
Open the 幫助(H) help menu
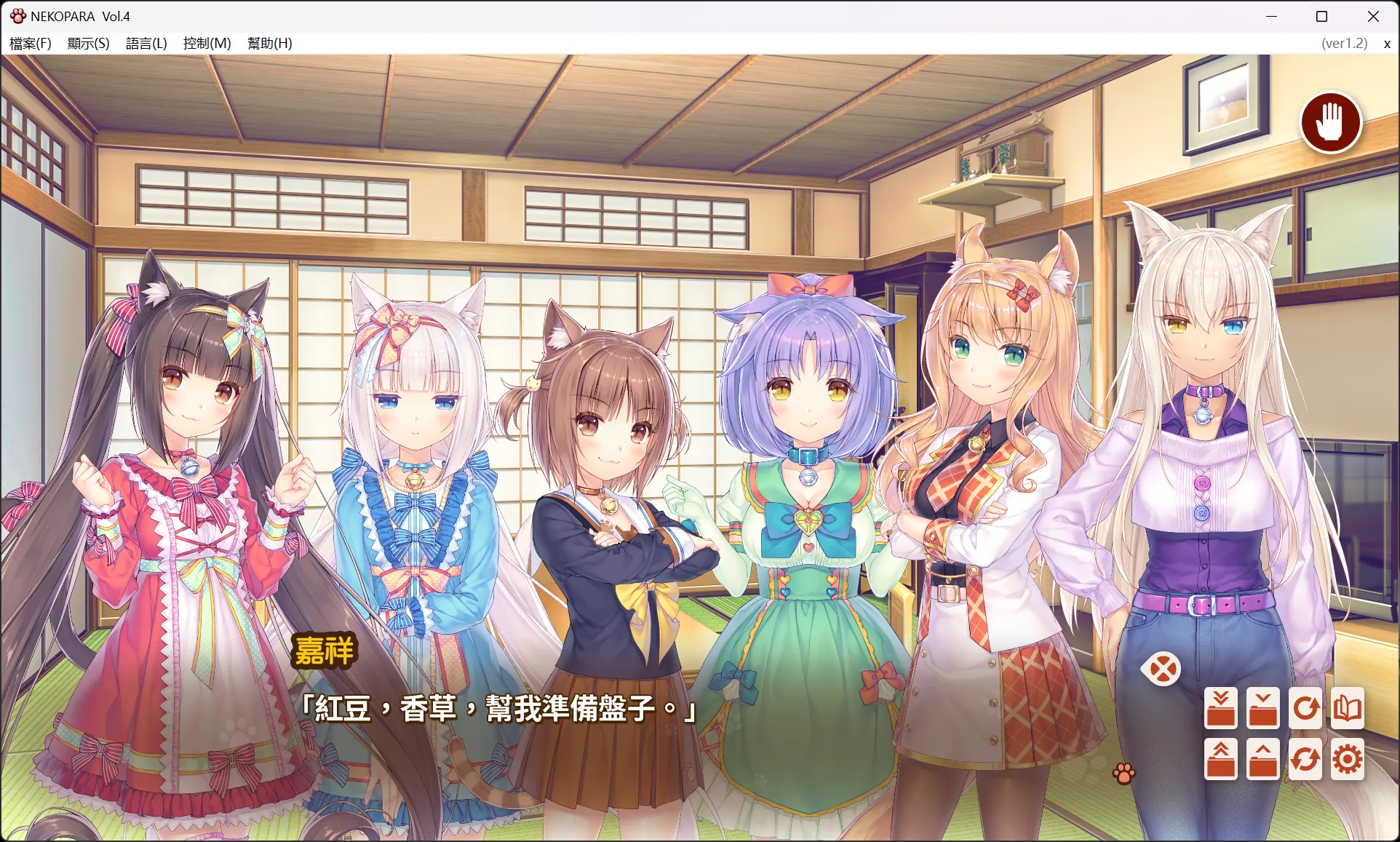(269, 43)
